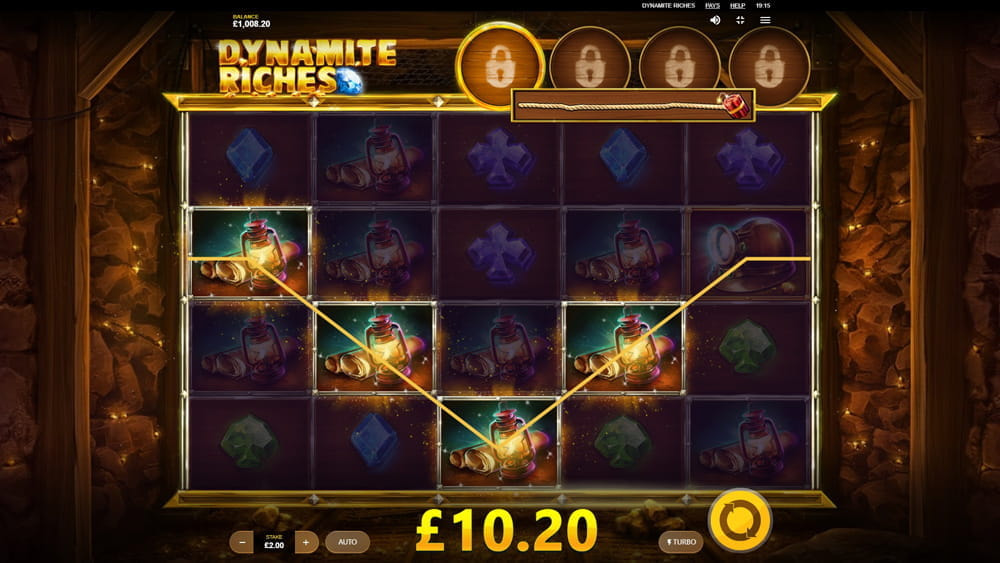
Task: Decrease the stake with the minus button
Action: (x=241, y=542)
